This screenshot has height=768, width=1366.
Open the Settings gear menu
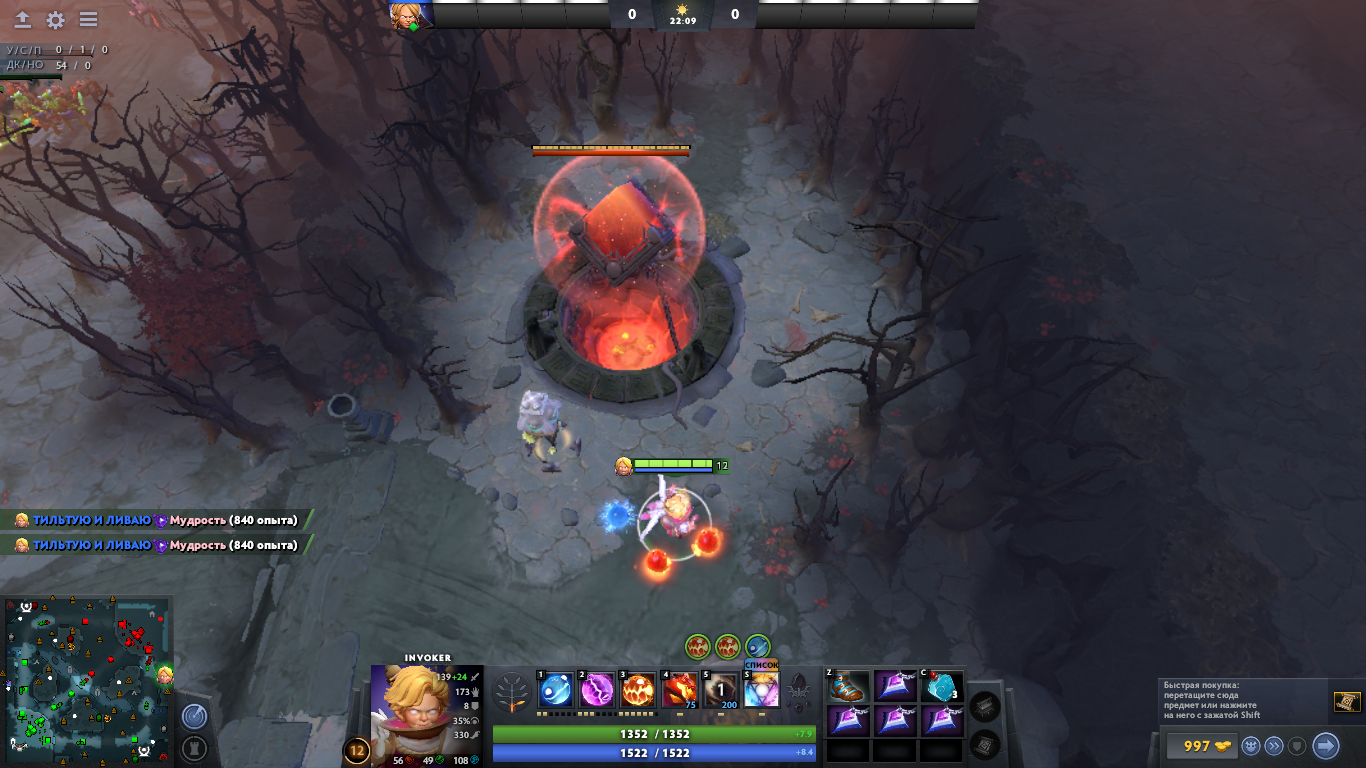tap(55, 20)
